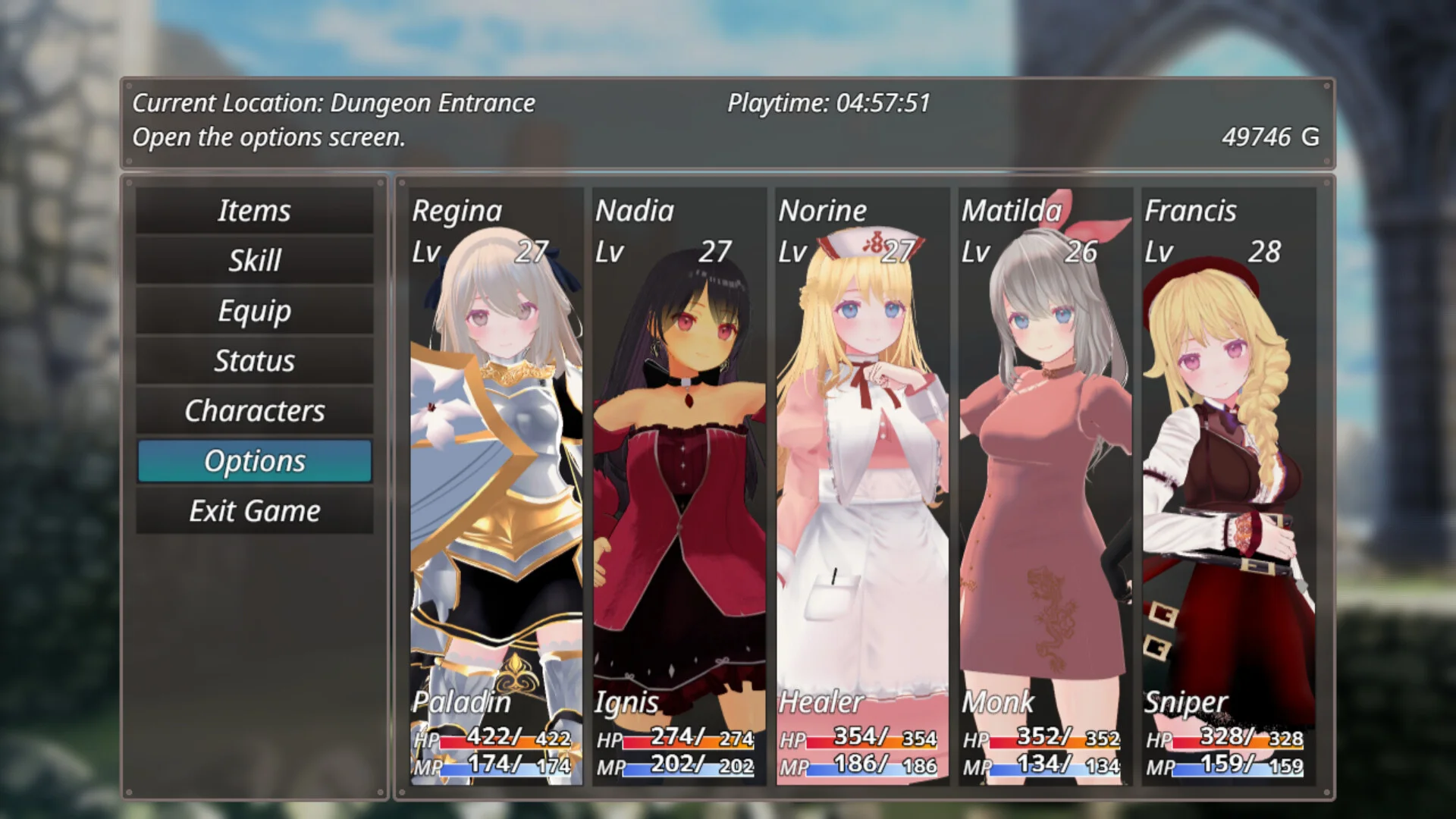1456x819 pixels.
Task: Open the Options screen
Action: 254,460
